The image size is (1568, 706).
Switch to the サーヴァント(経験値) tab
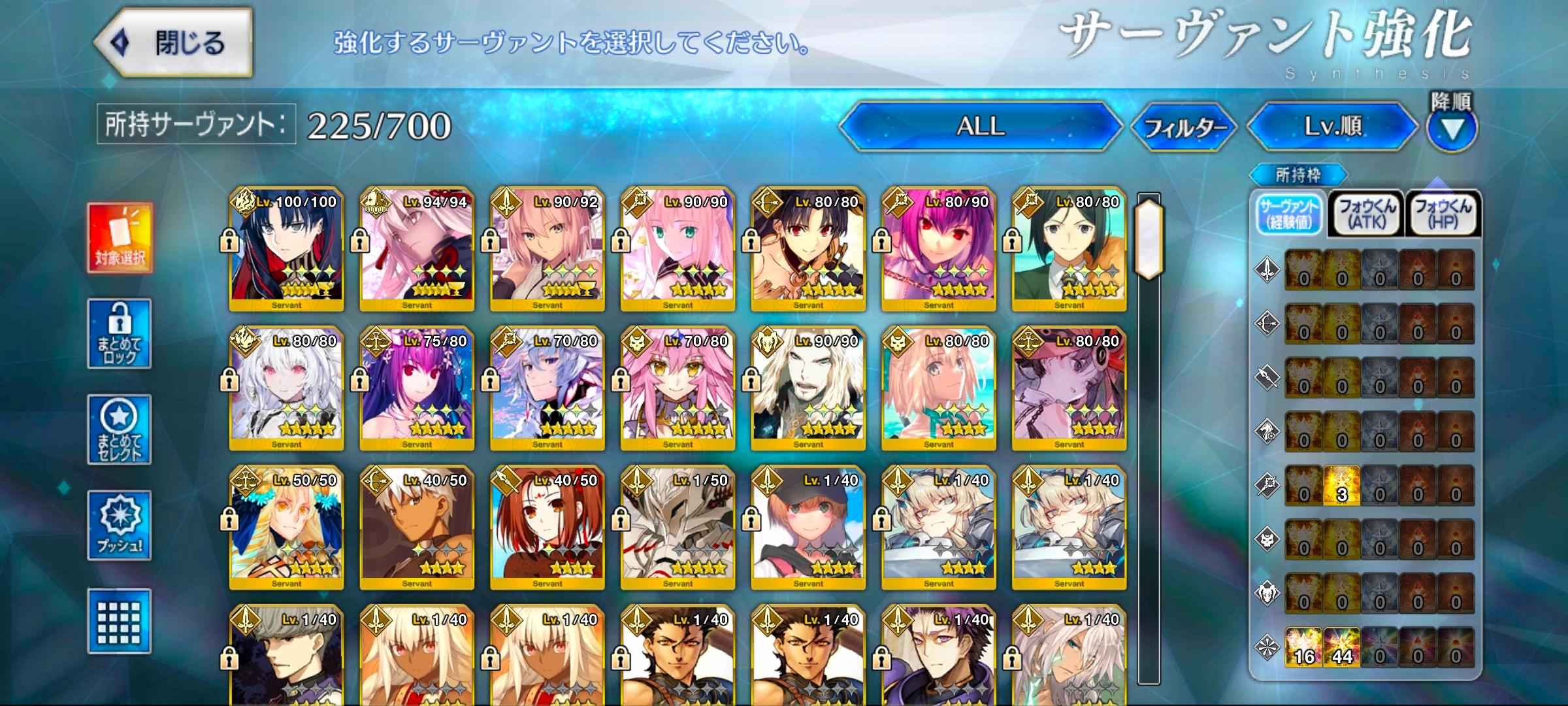(x=1290, y=213)
